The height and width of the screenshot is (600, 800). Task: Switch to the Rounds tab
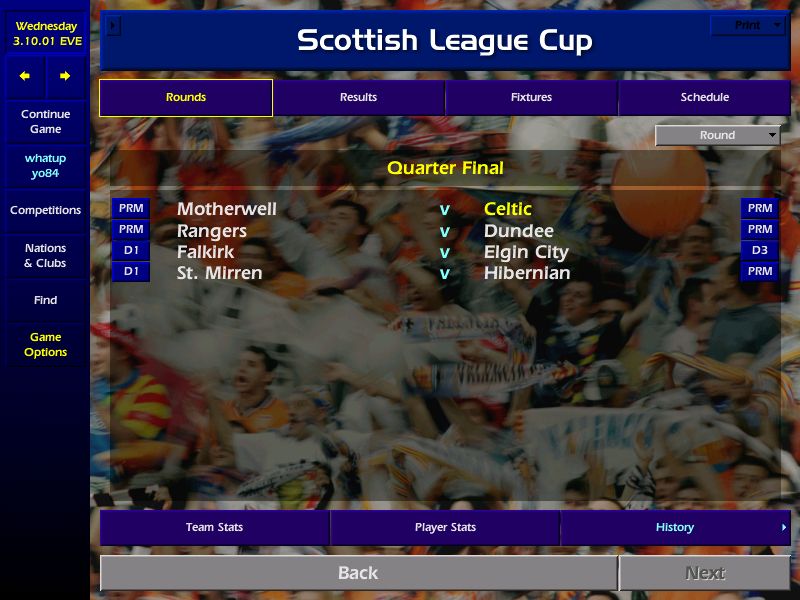click(x=186, y=98)
